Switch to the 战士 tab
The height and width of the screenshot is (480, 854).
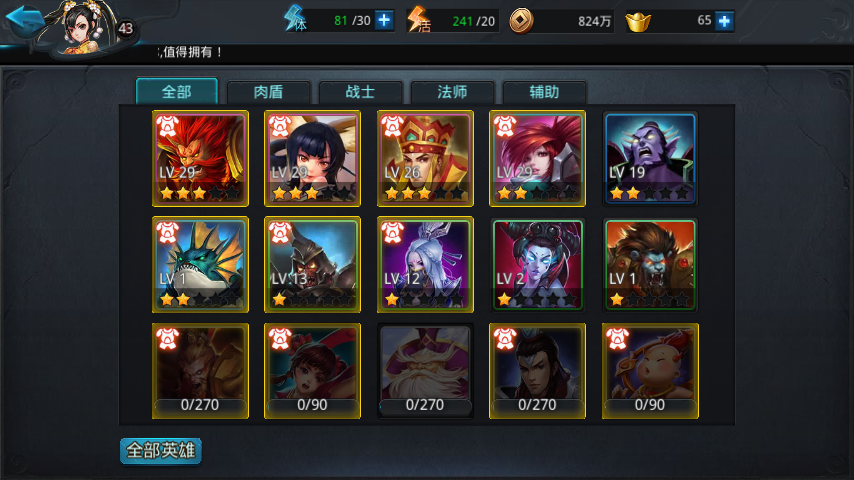click(361, 92)
